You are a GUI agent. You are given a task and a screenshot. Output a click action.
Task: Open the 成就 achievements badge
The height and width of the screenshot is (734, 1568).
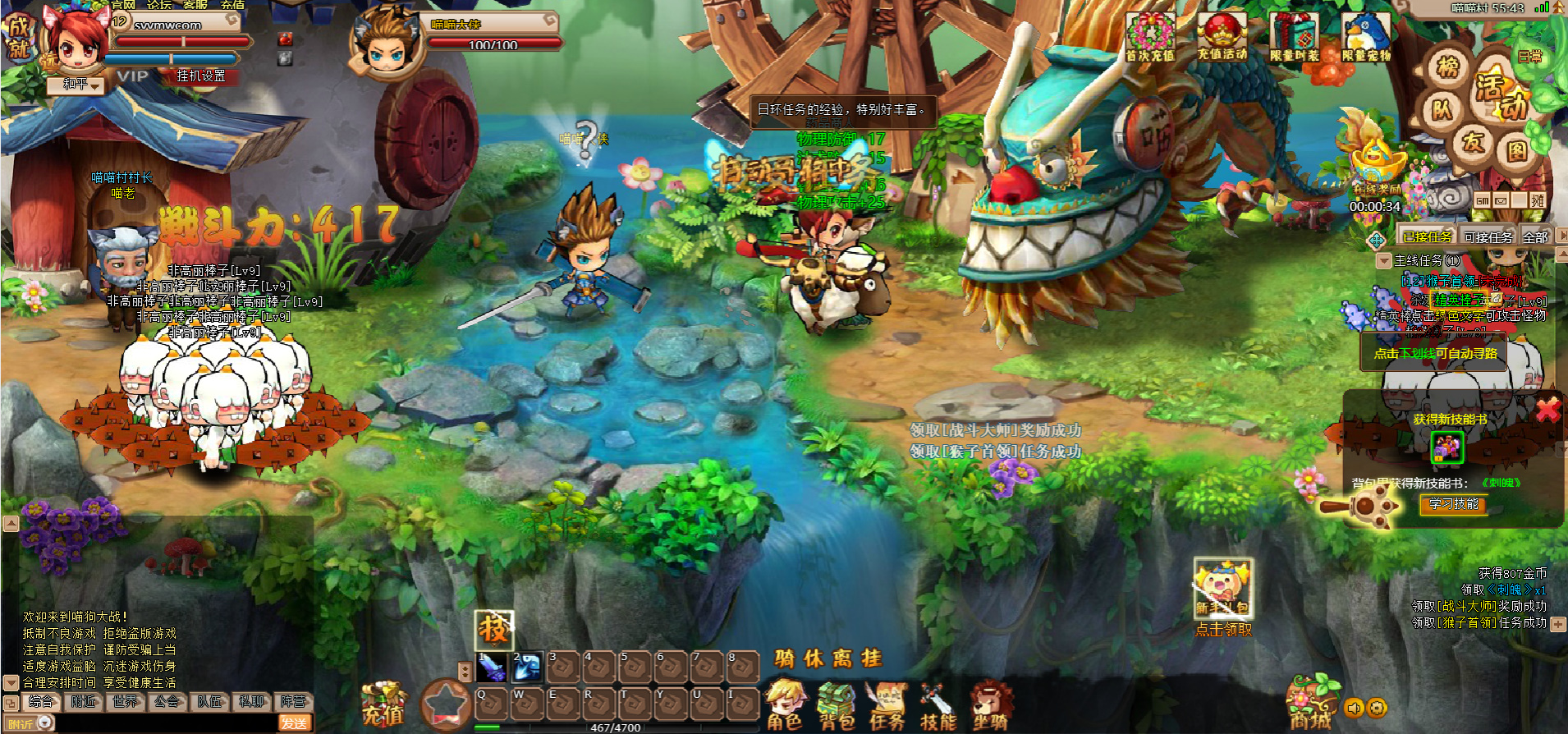tap(17, 38)
